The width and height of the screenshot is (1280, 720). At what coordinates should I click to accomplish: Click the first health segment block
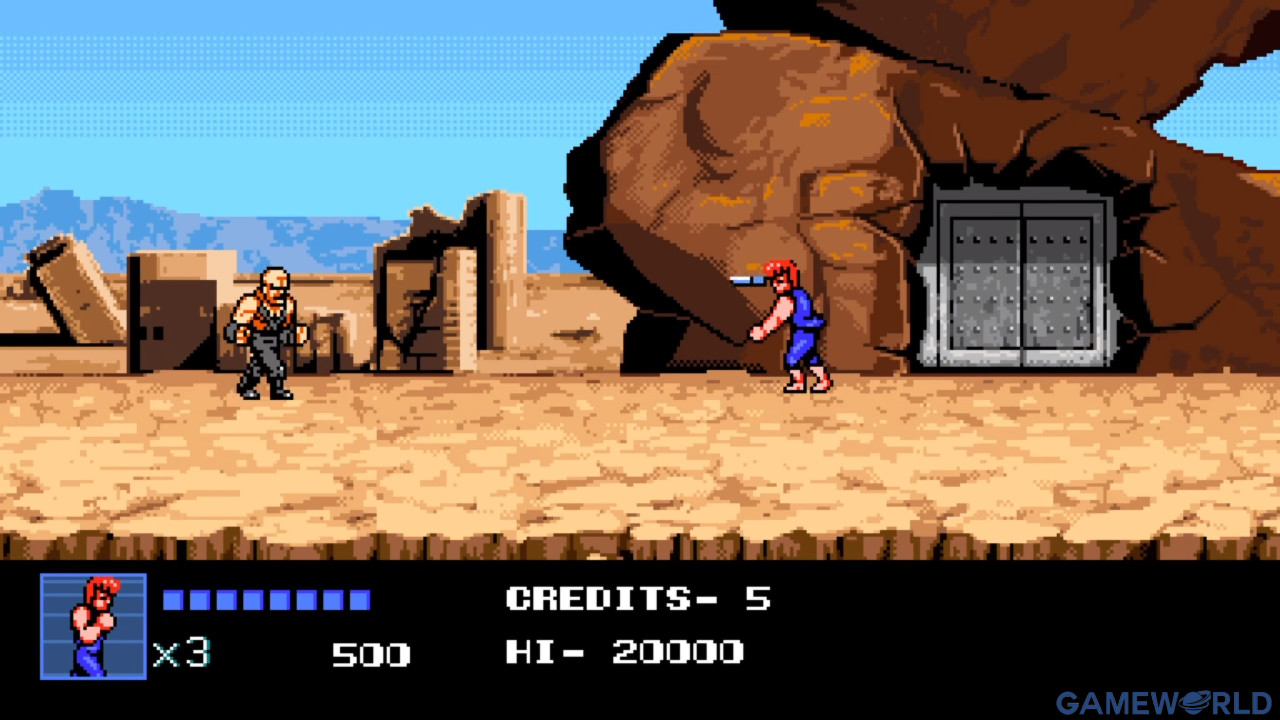pos(173,598)
